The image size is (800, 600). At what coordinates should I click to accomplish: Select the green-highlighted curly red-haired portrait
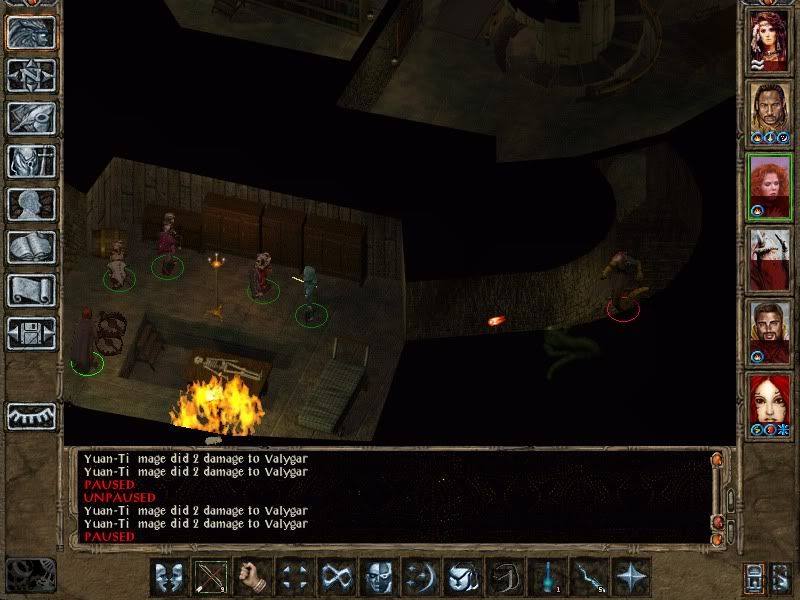pos(769,186)
